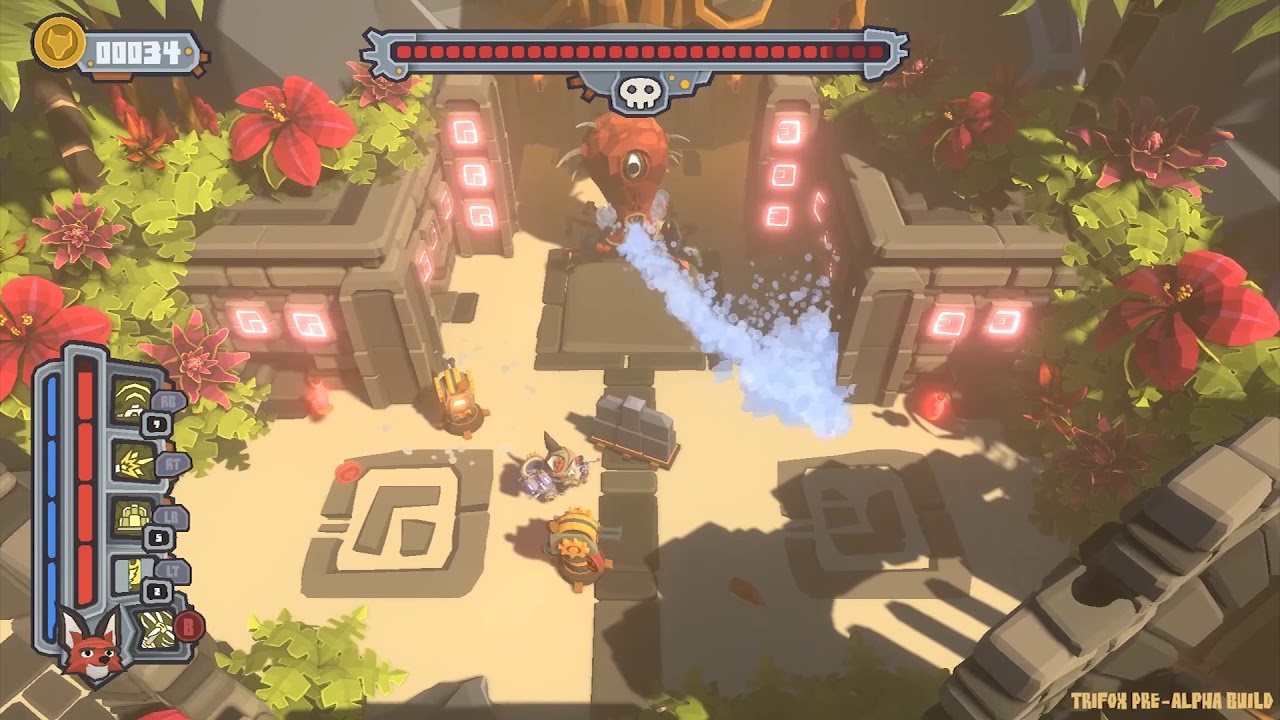Select the half-charged yellow ability slot

click(131, 575)
